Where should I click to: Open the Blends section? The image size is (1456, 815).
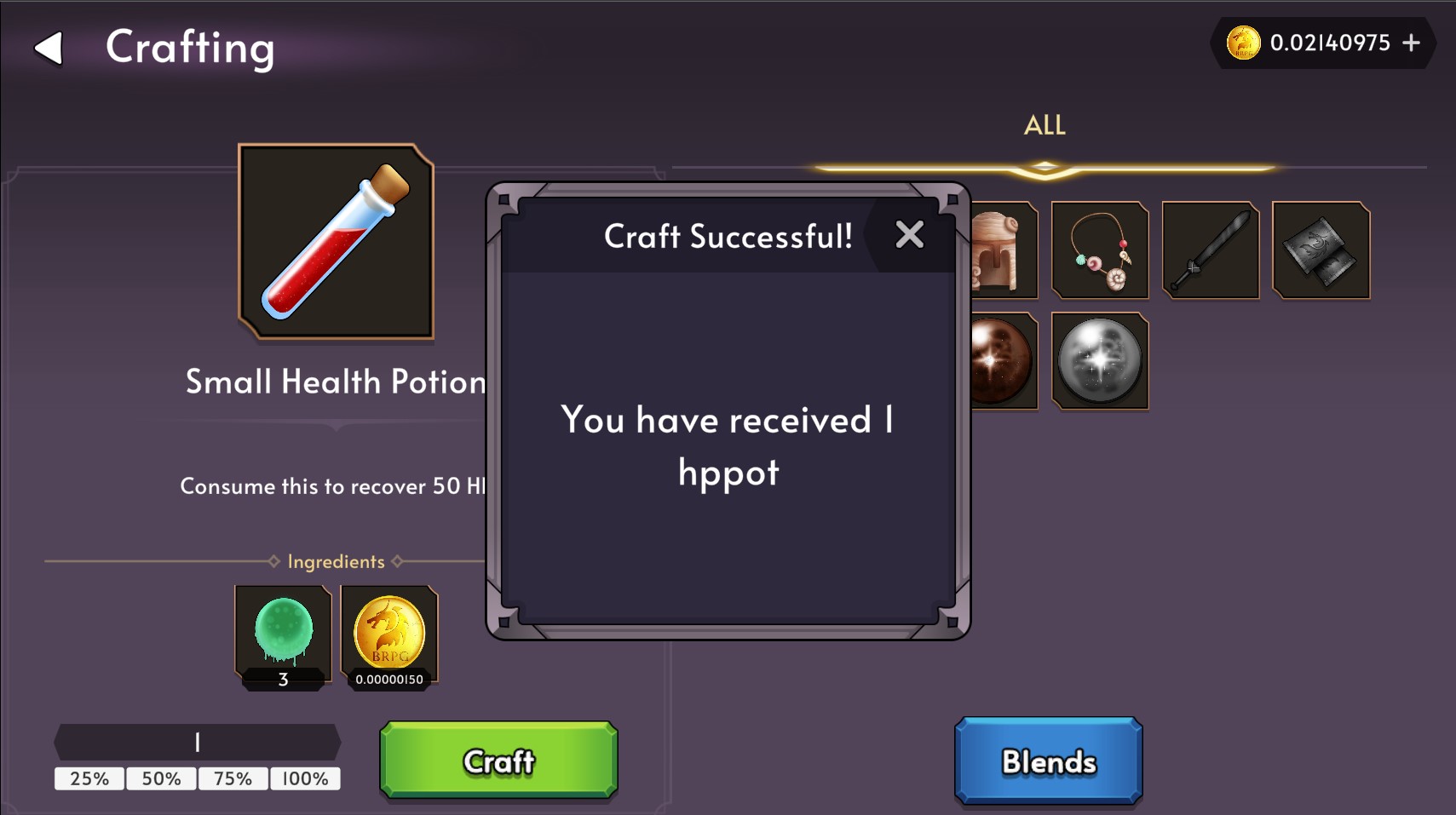[x=1047, y=759]
